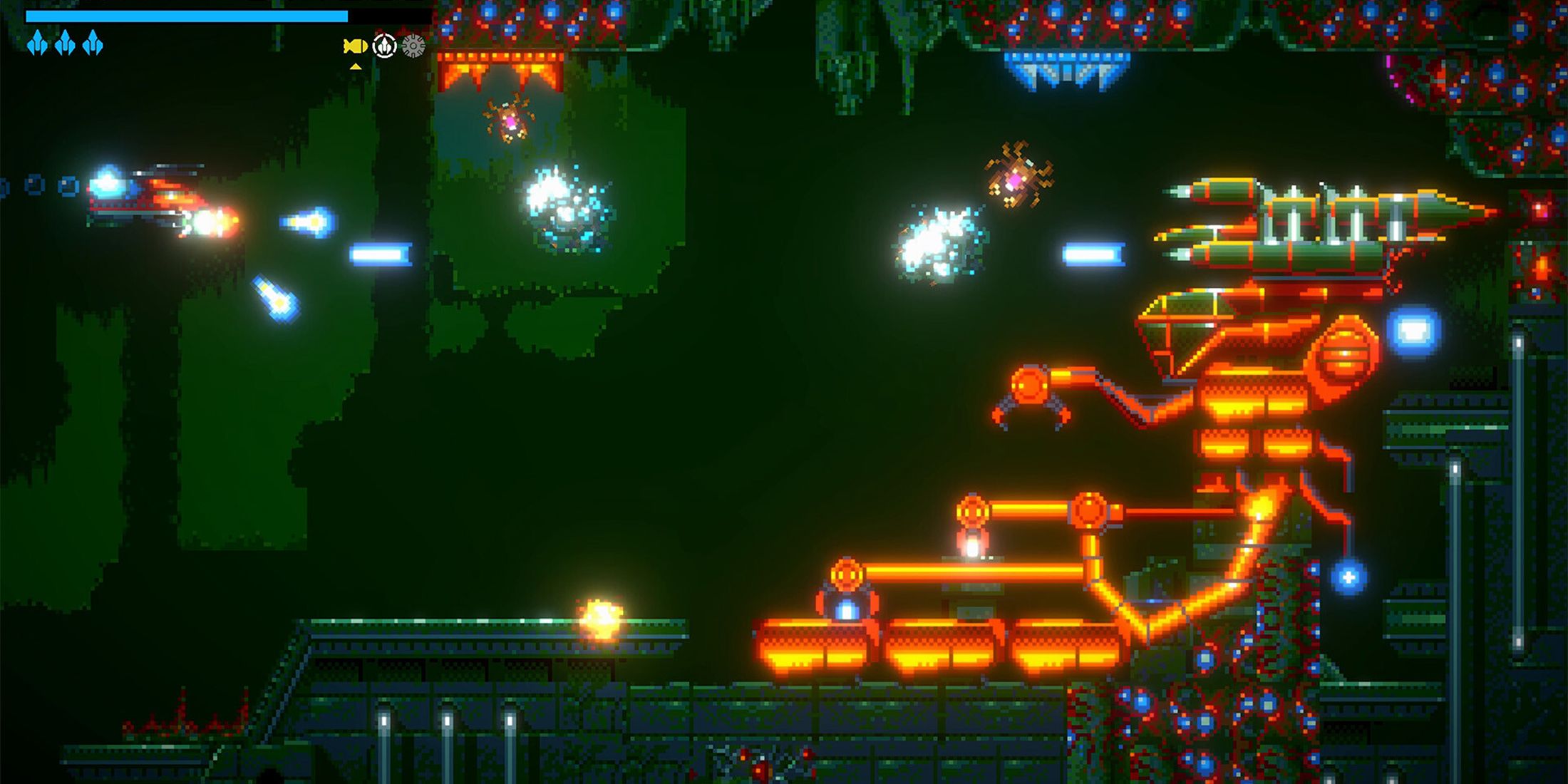Viewport: 1568px width, 784px height.
Task: Click the orange spiked ceiling structure
Action: coord(499,68)
